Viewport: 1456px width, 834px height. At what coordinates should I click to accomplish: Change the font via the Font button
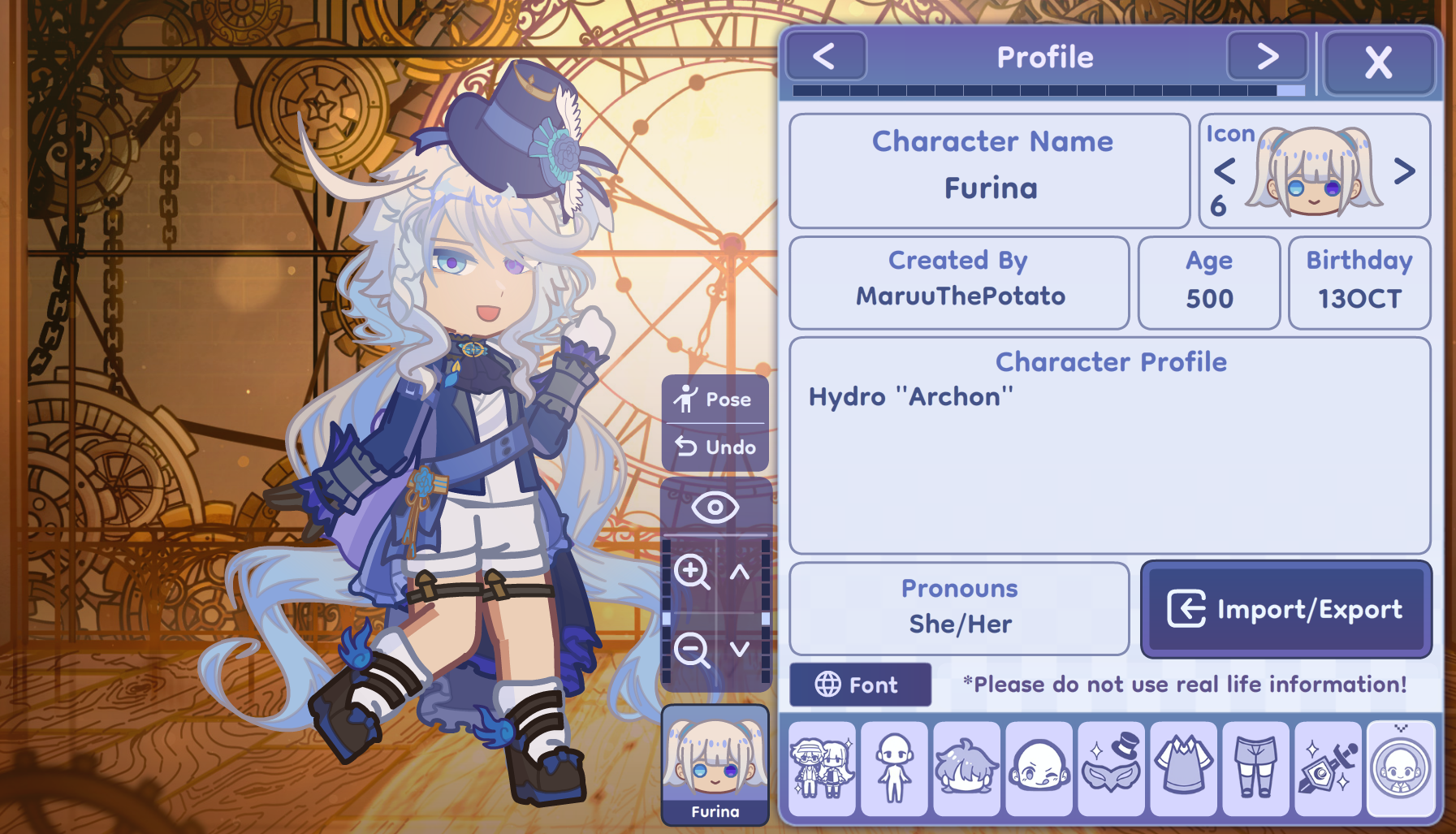pos(859,684)
